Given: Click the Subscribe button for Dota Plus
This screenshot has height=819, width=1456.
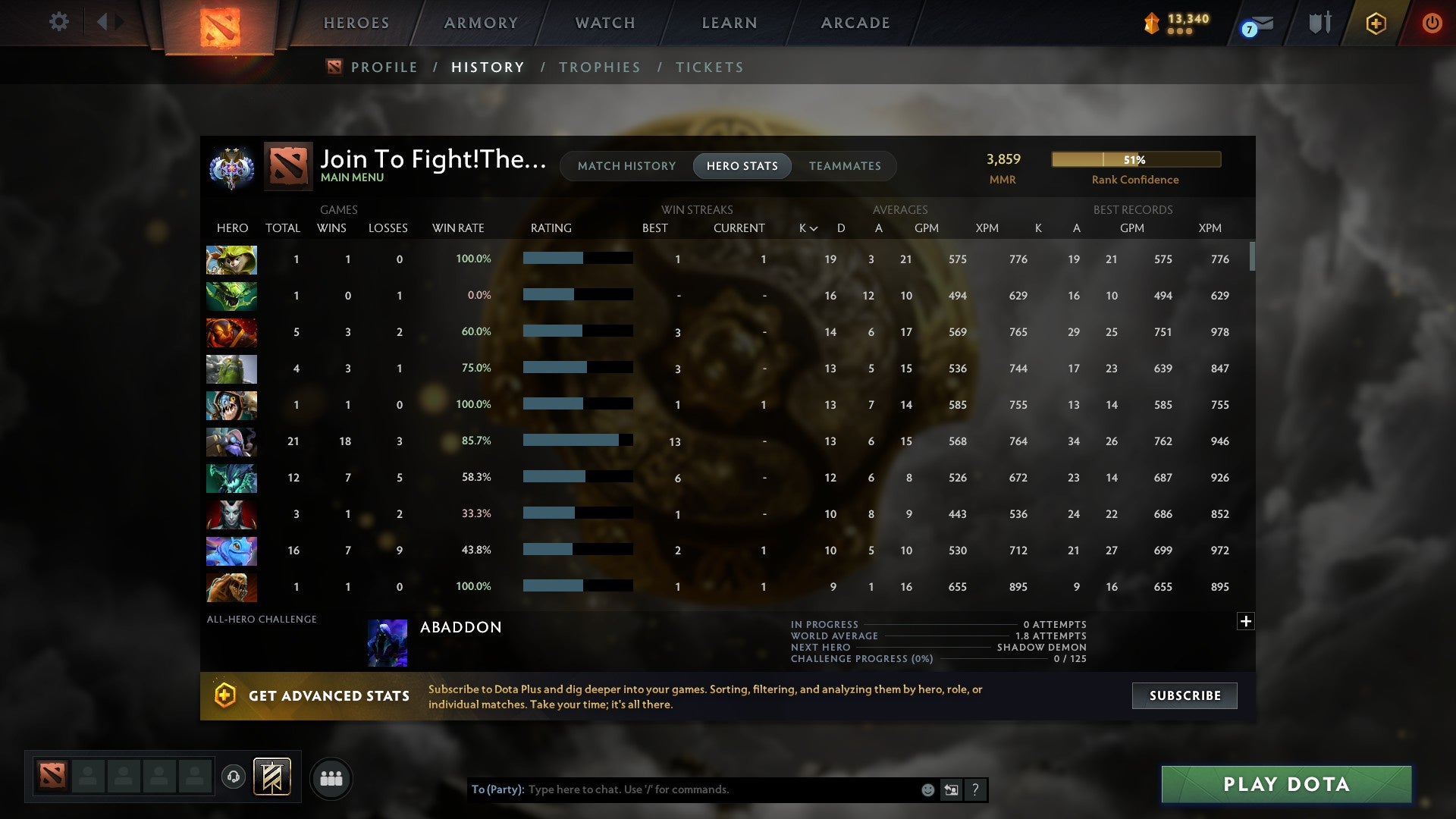Looking at the screenshot, I should coord(1184,695).
